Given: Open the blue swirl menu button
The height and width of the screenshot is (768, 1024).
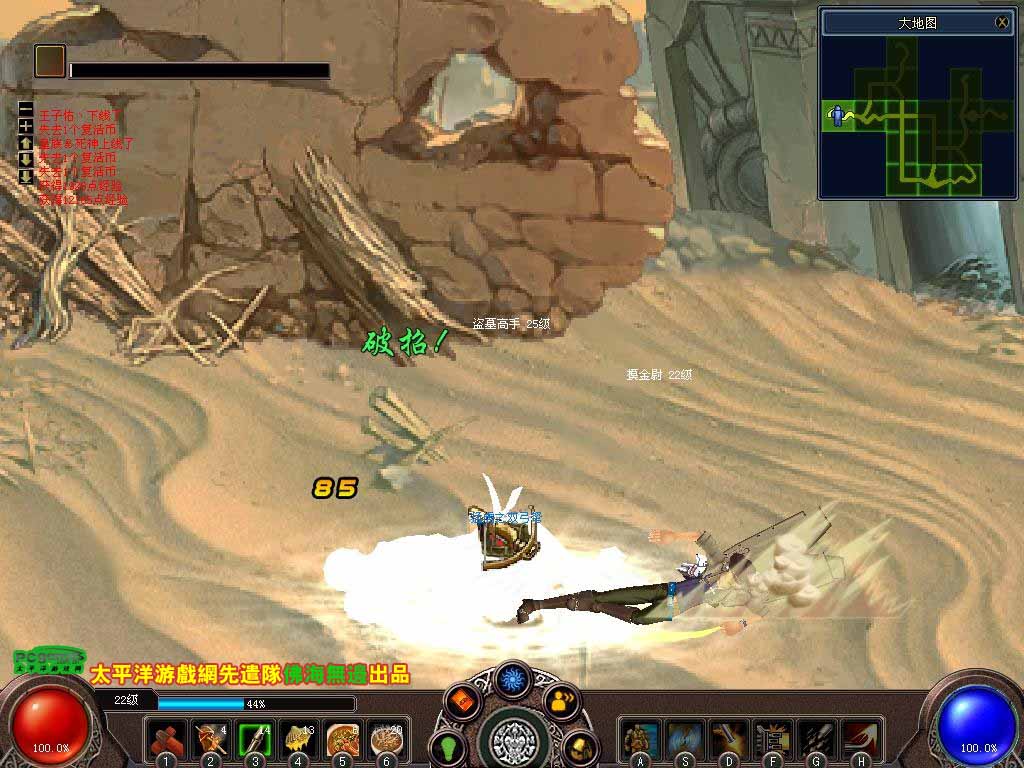Looking at the screenshot, I should (514, 679).
